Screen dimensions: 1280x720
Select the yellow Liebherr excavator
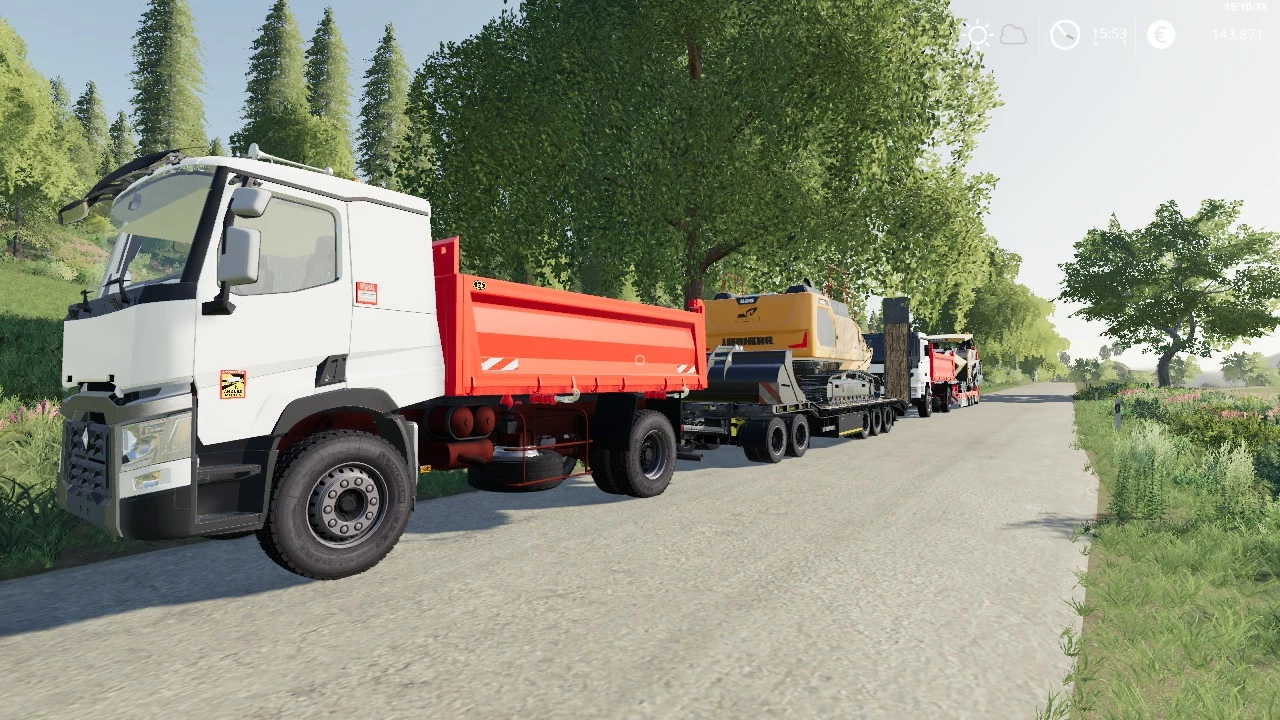[790, 322]
